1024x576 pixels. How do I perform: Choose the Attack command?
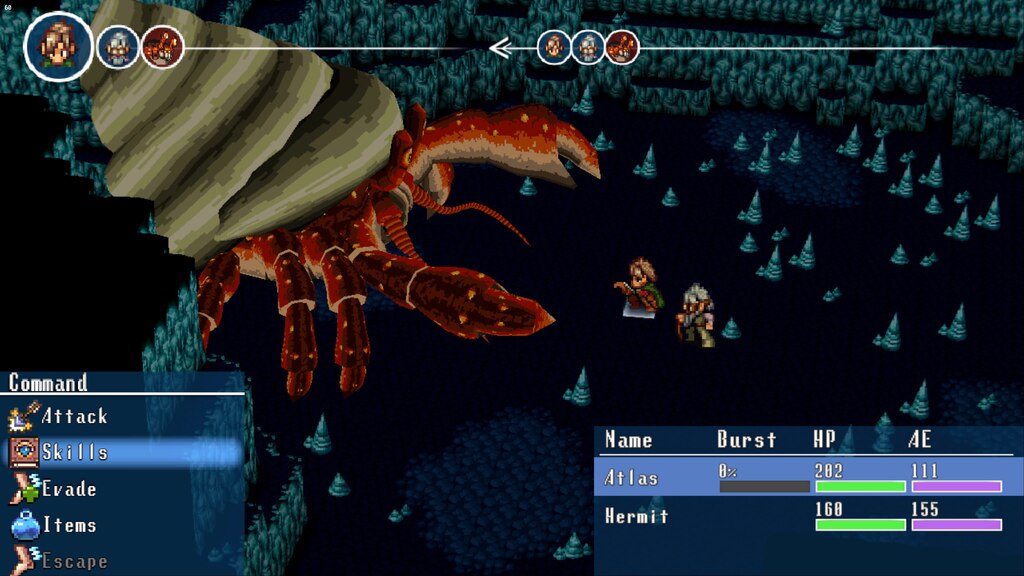(73, 416)
